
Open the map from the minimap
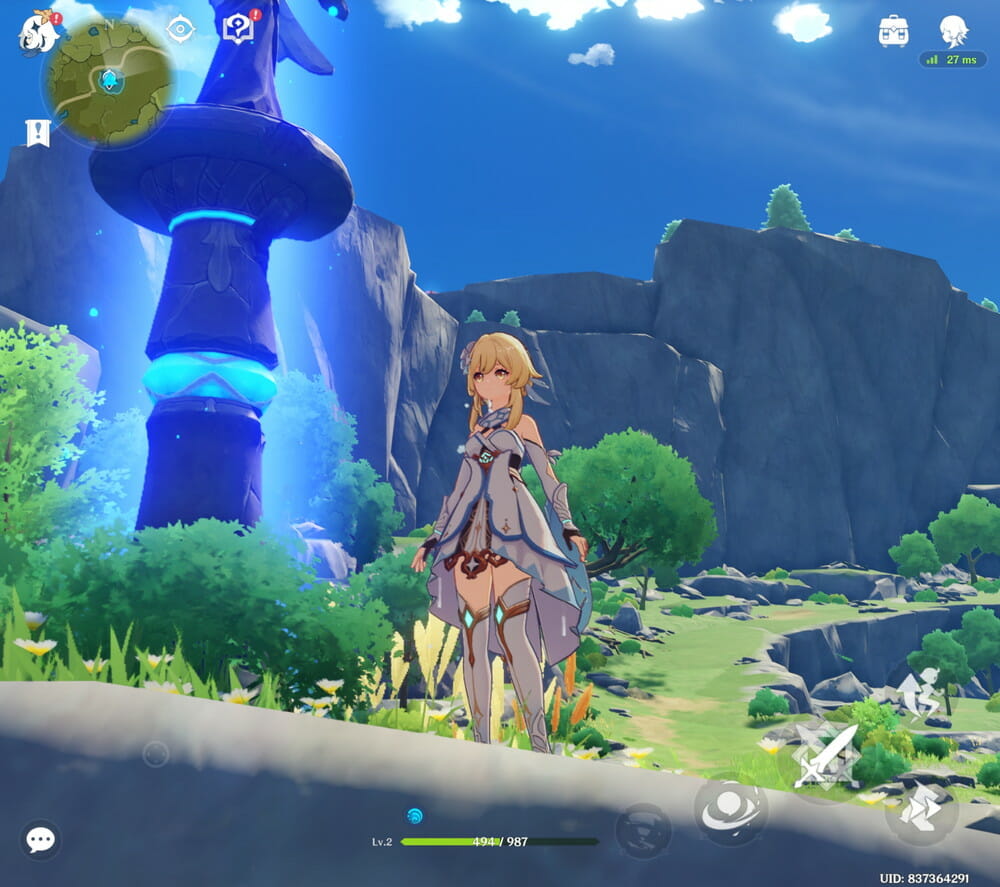(x=108, y=78)
